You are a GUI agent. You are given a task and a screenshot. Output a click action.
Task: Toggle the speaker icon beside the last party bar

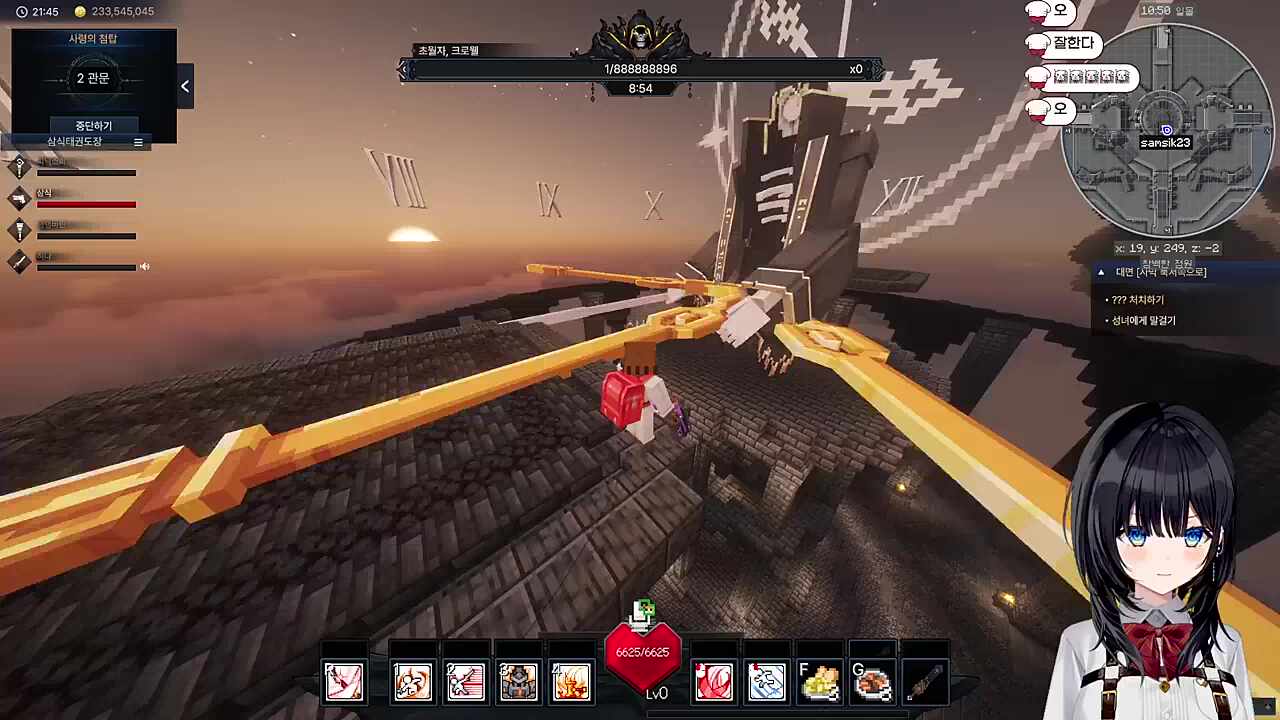click(145, 267)
